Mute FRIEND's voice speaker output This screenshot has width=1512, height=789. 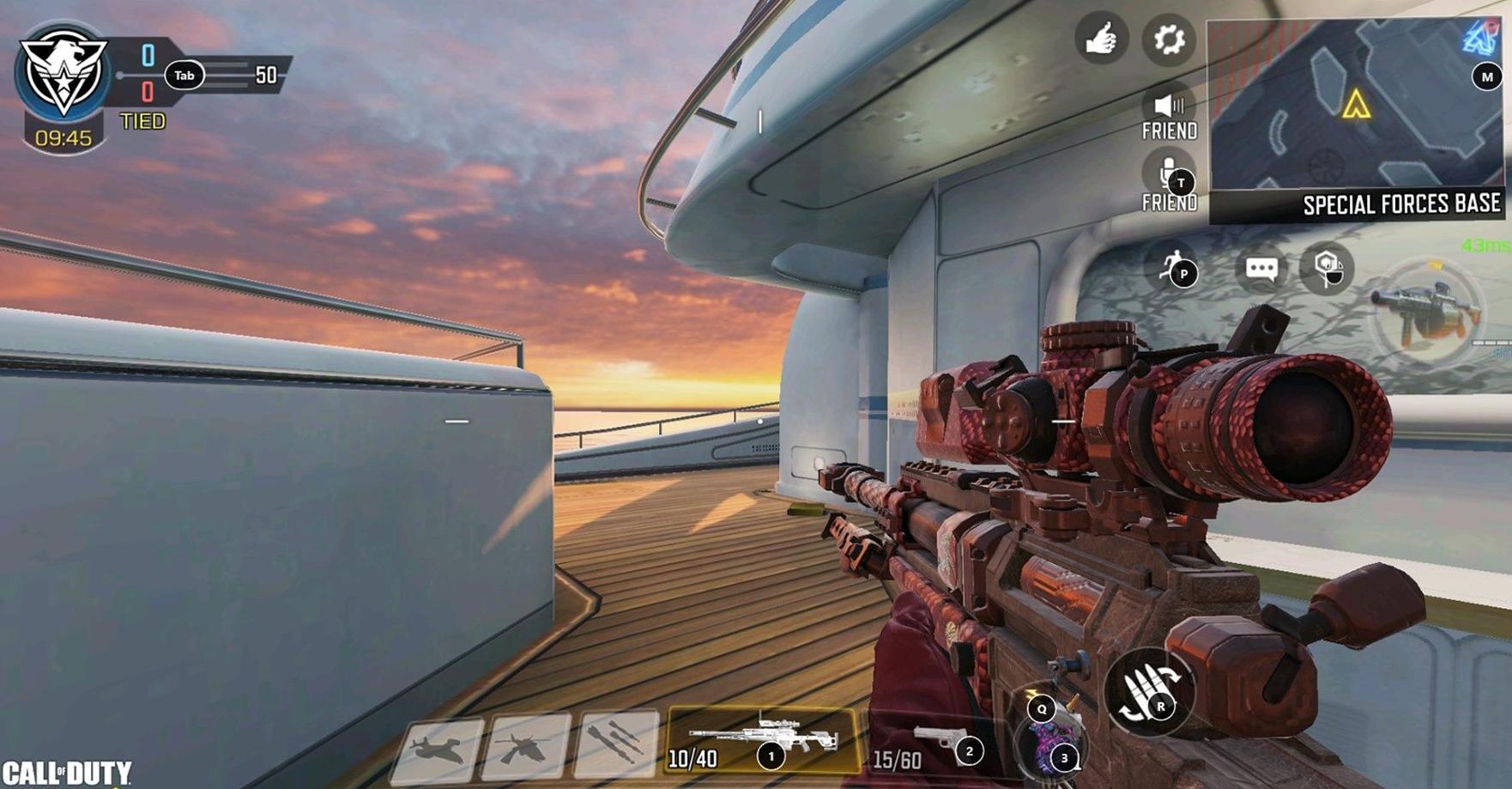click(1169, 107)
